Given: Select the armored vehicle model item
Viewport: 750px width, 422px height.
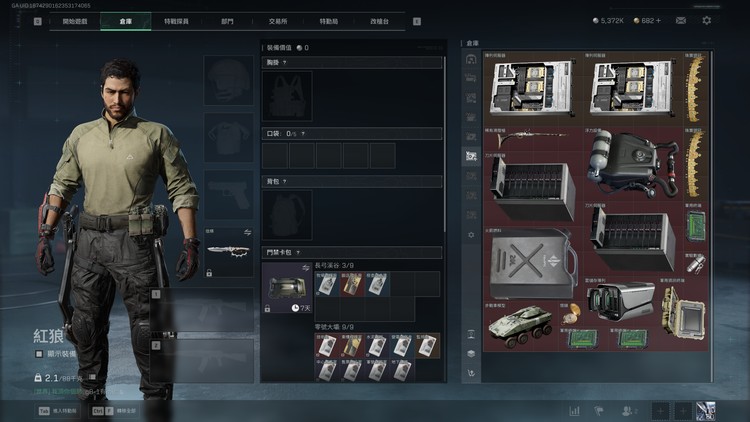Looking at the screenshot, I should (520, 326).
